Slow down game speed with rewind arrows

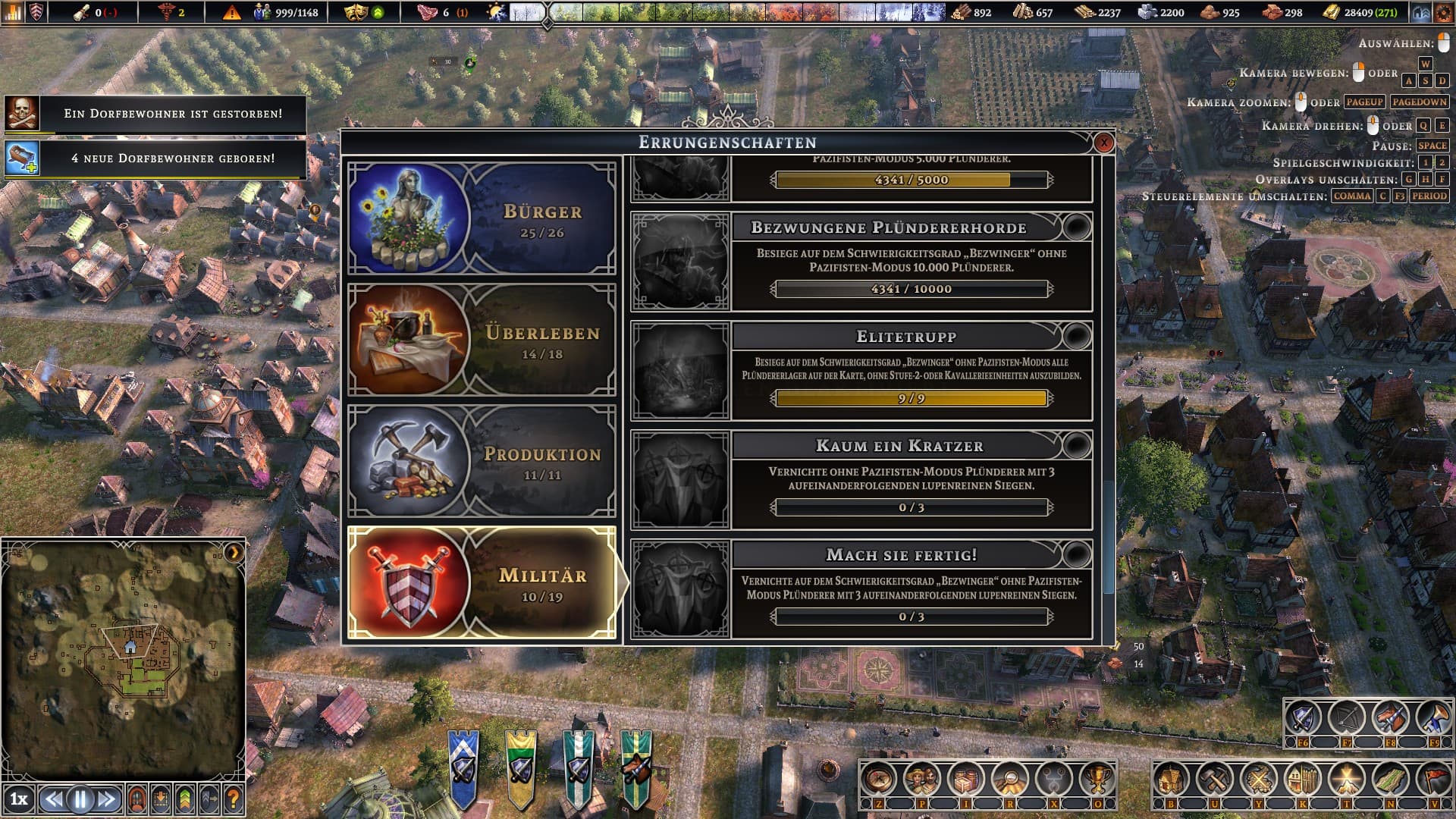click(53, 799)
